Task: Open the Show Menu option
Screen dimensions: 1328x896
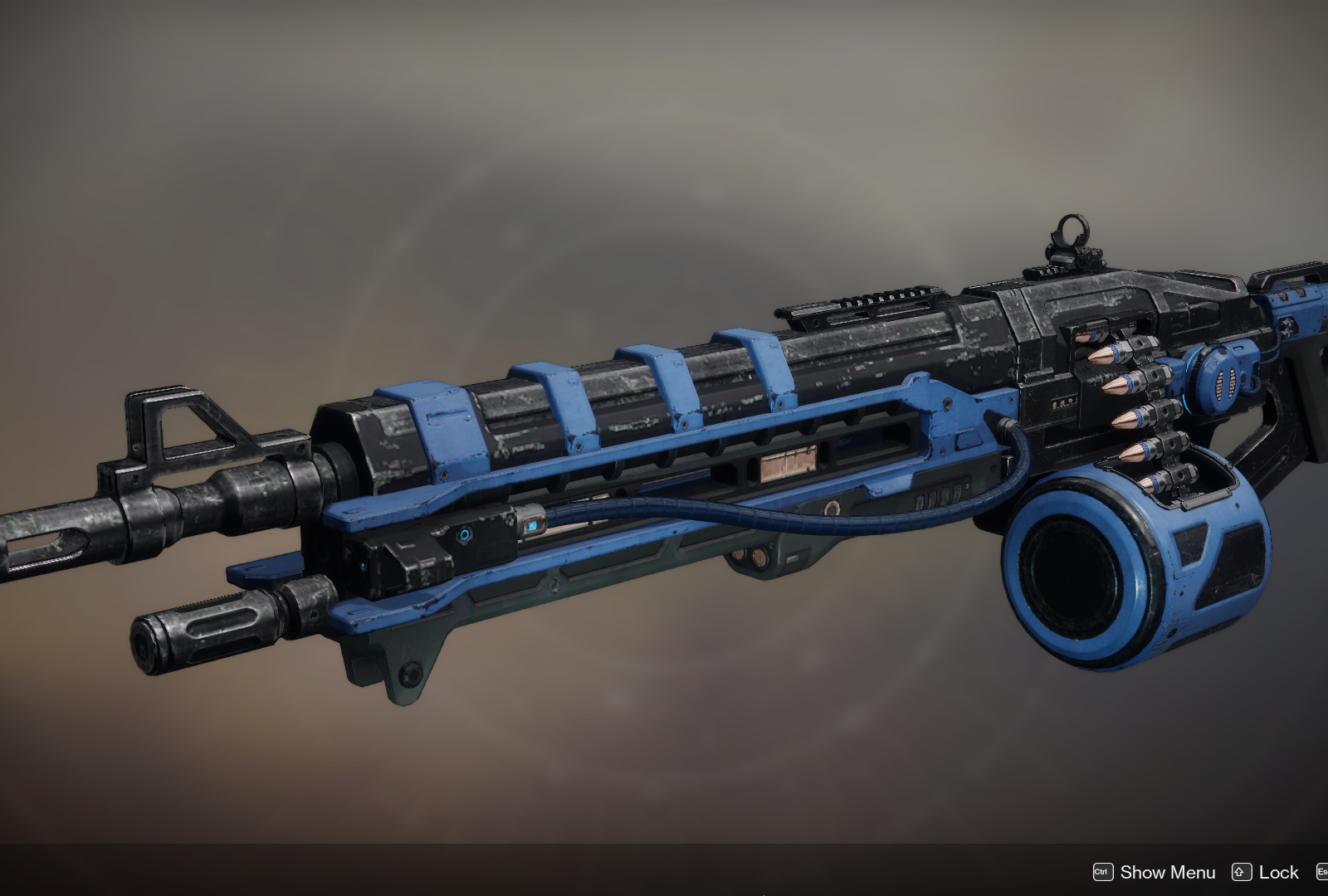Action: point(1168,872)
